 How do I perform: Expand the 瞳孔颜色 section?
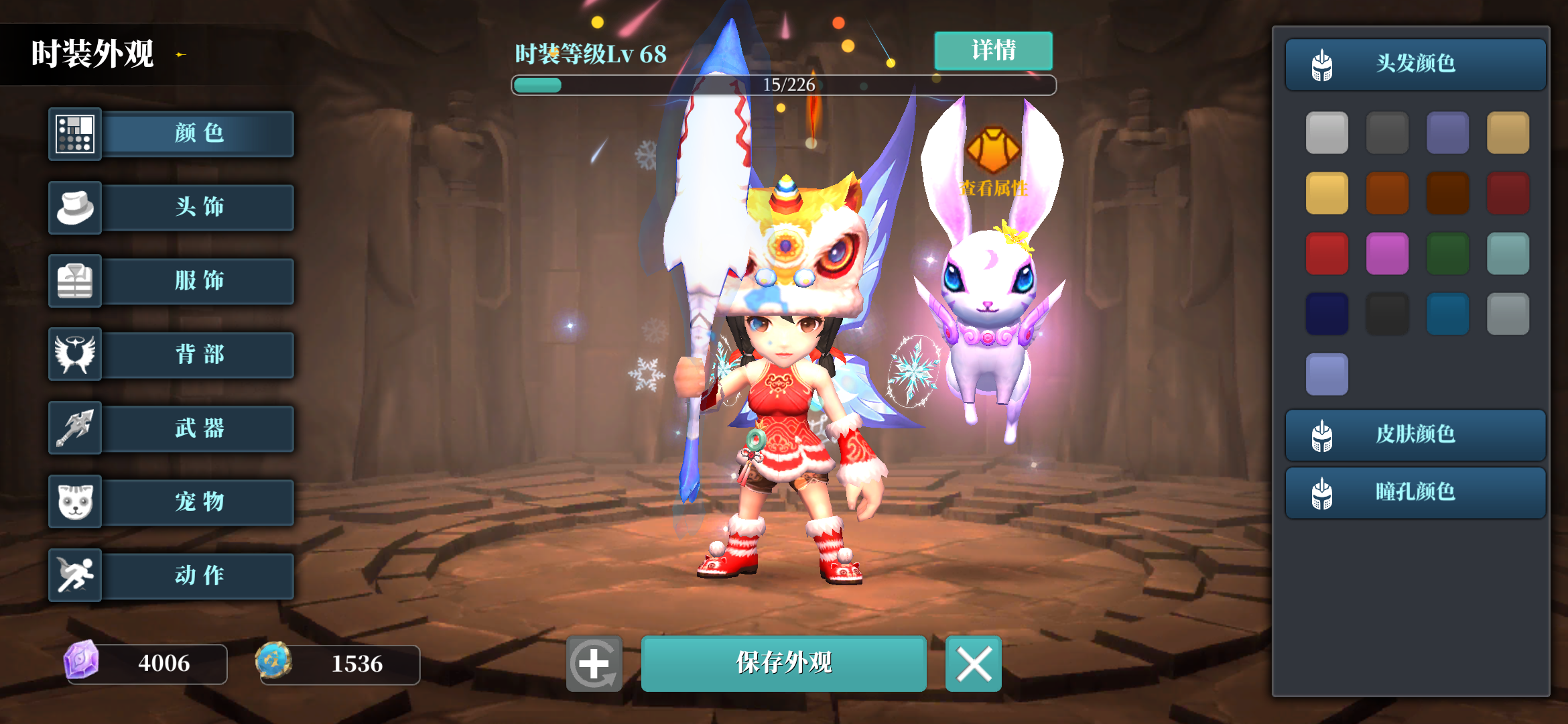click(x=1414, y=493)
